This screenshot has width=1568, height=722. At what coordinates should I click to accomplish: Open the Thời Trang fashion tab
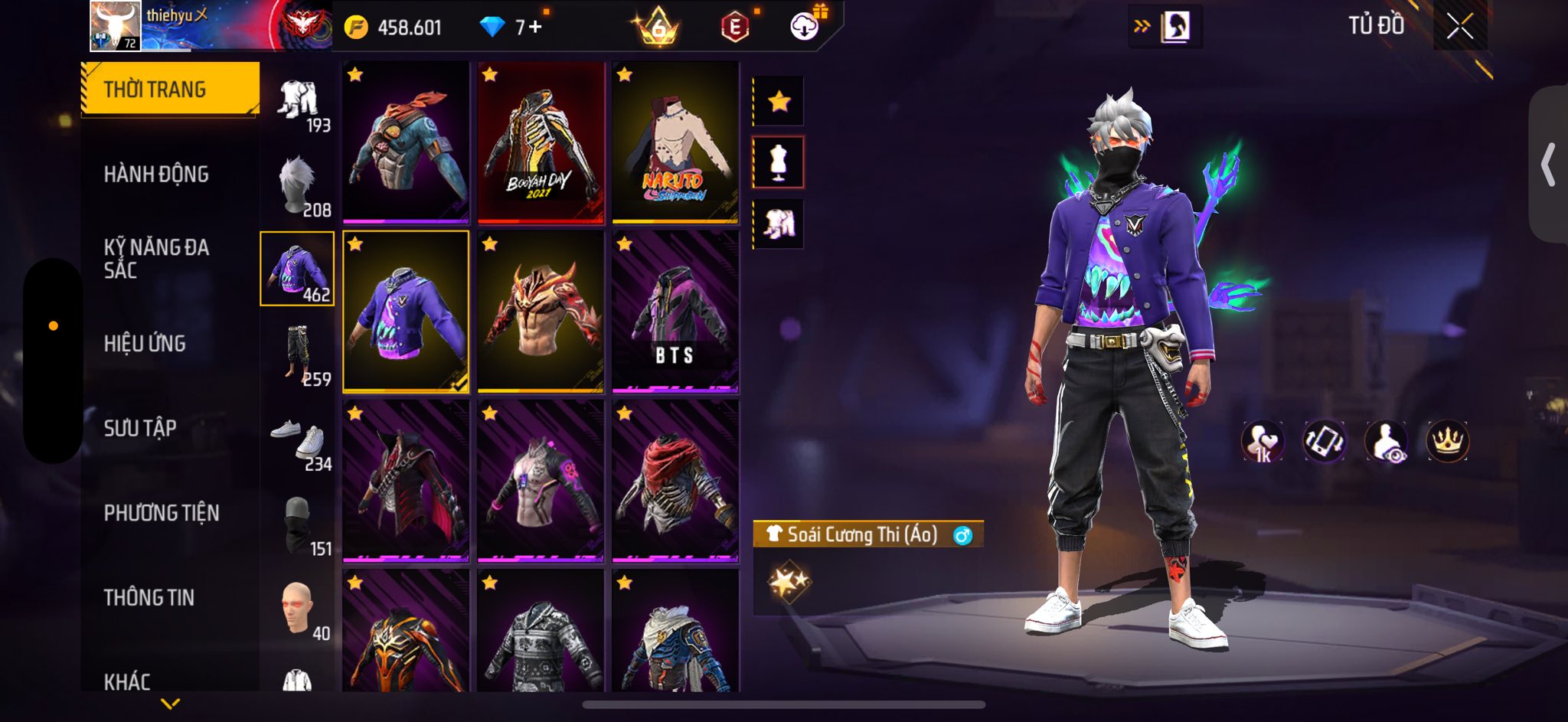pos(169,90)
